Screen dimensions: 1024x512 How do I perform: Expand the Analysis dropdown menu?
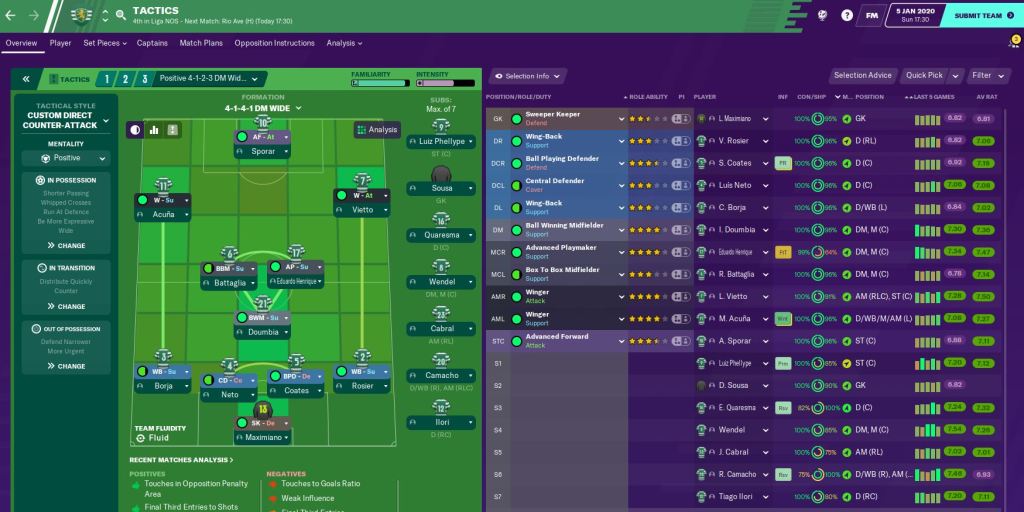[x=344, y=43]
